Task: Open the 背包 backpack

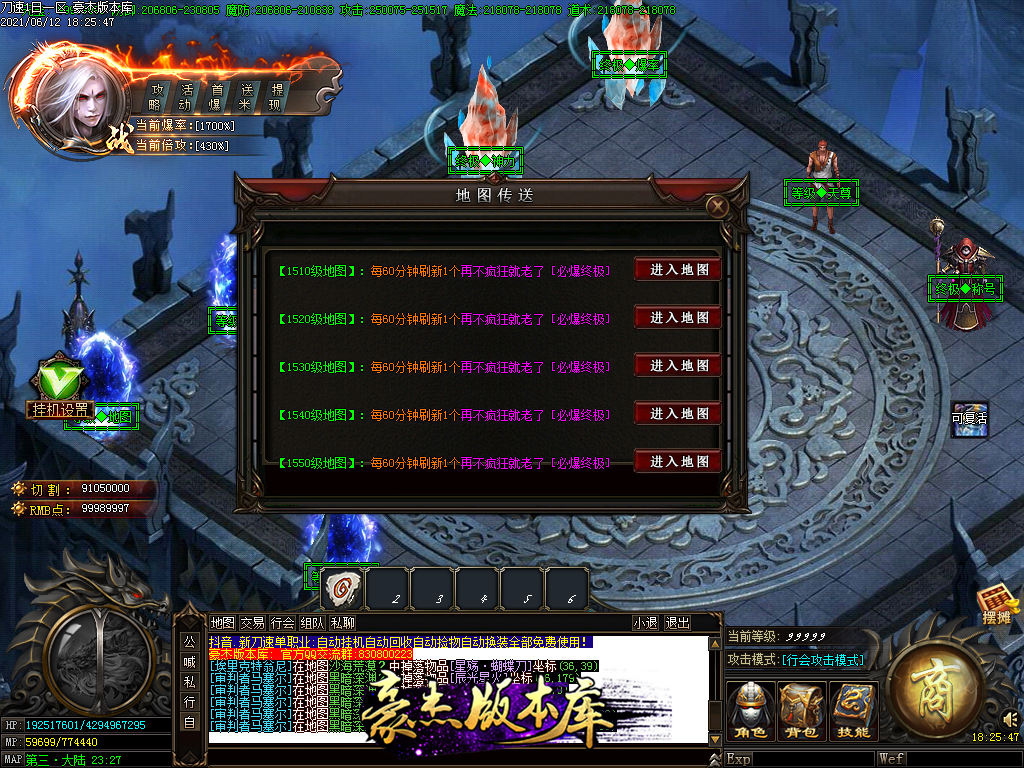Action: (802, 711)
